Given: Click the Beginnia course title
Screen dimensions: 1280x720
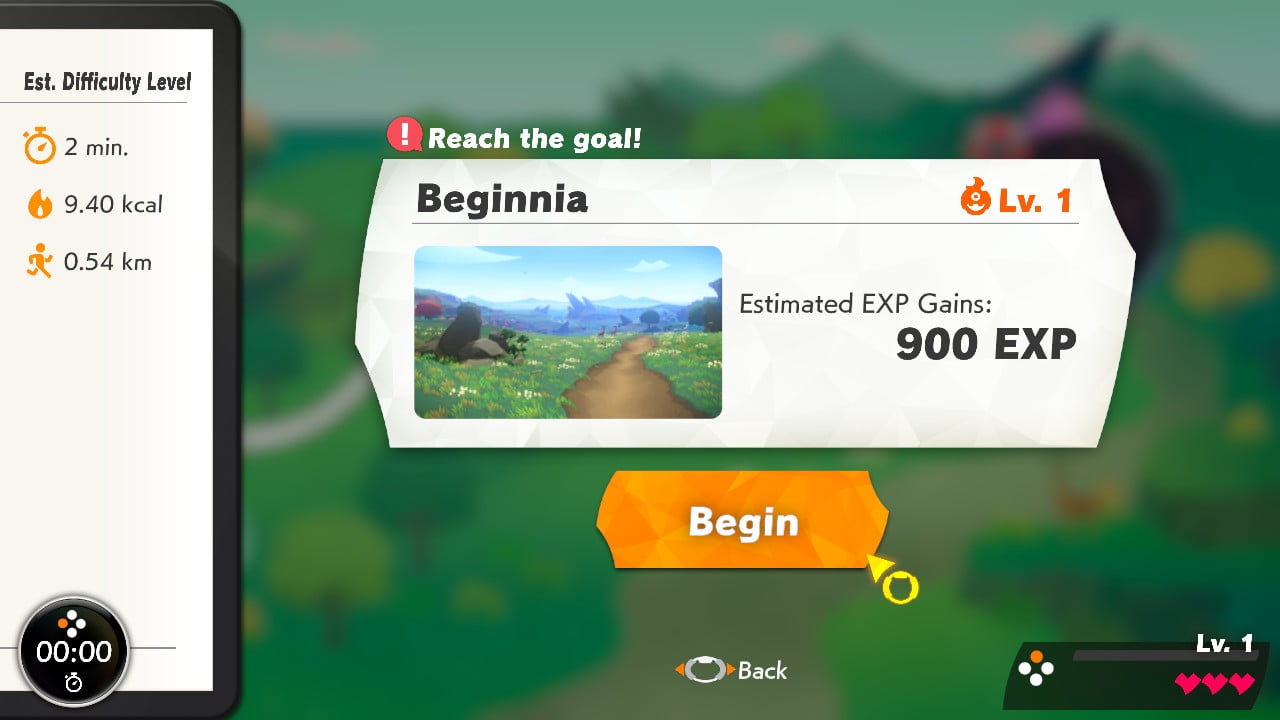Looking at the screenshot, I should (x=503, y=200).
